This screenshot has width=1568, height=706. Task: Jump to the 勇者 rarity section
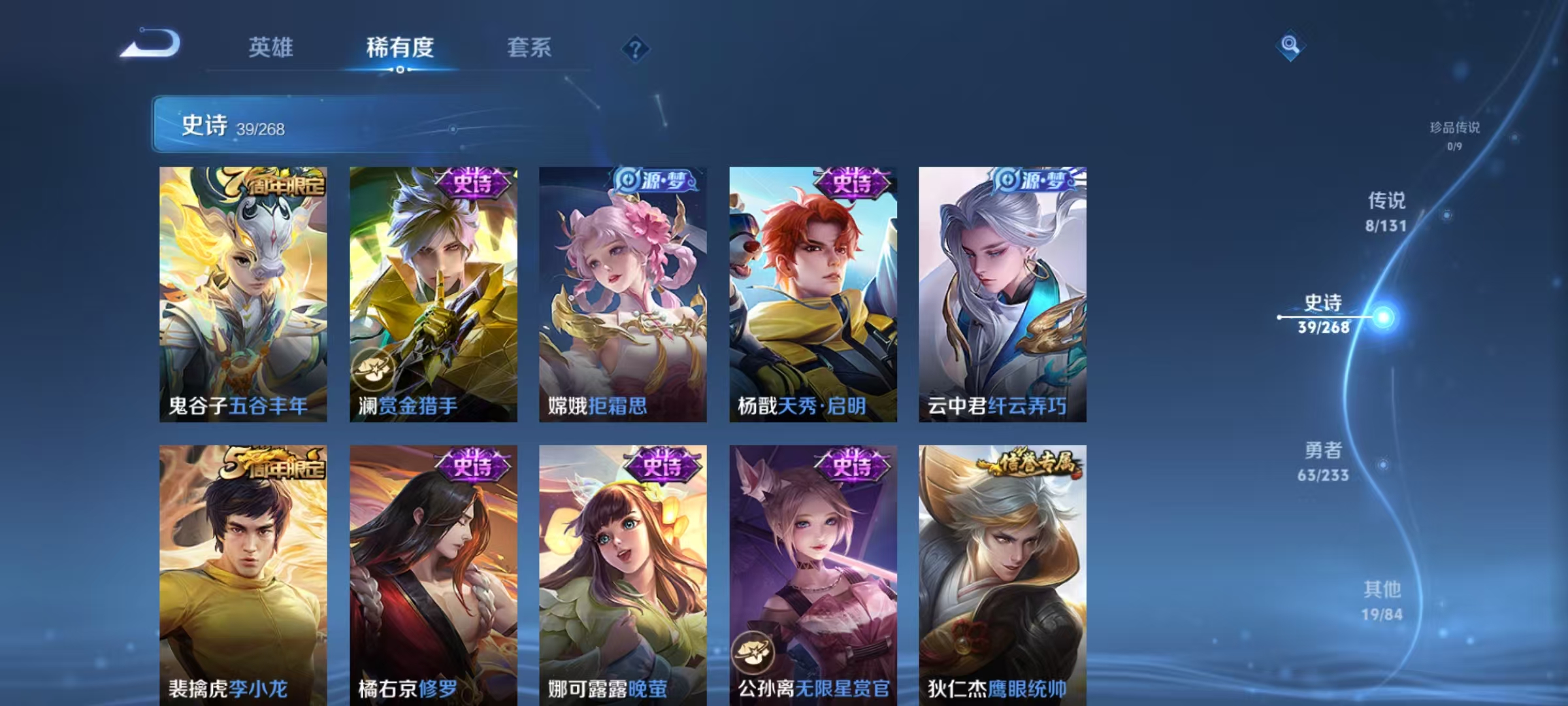pyautogui.click(x=1324, y=461)
